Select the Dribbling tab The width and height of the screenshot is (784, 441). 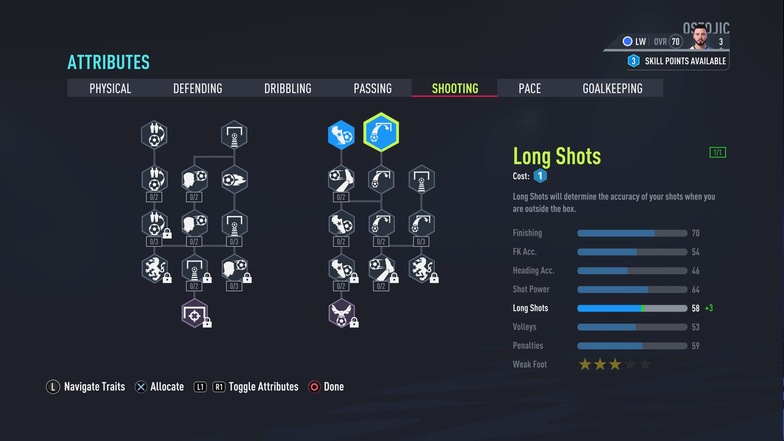pos(287,88)
